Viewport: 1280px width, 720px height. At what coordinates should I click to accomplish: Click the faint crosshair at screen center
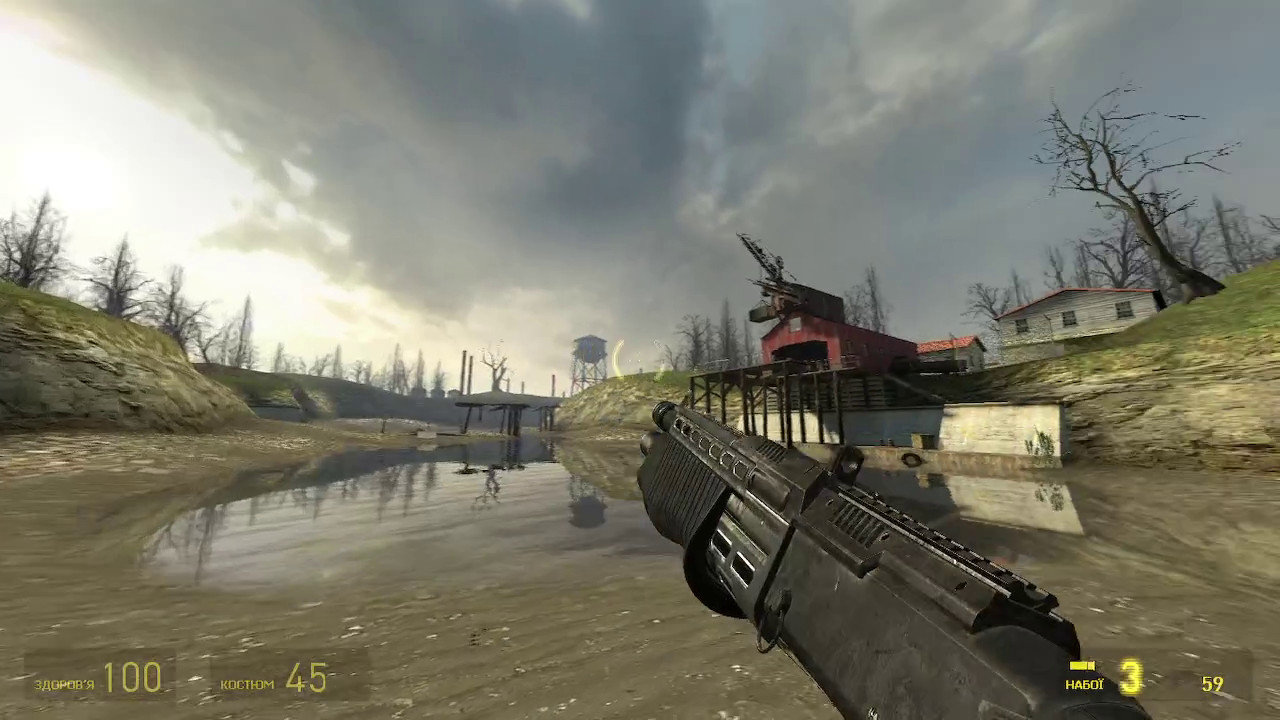coord(640,360)
